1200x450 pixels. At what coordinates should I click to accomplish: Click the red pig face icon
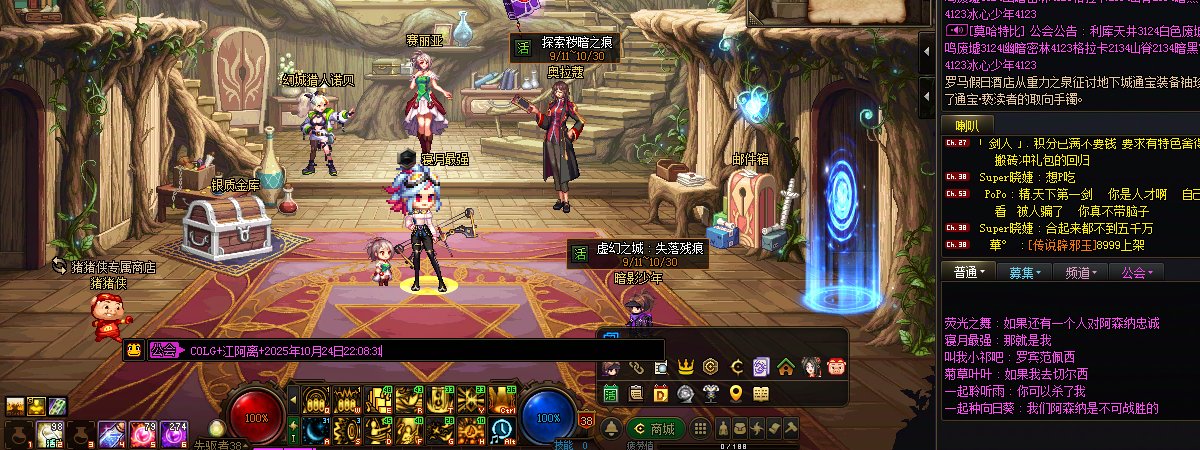pyautogui.click(x=835, y=367)
